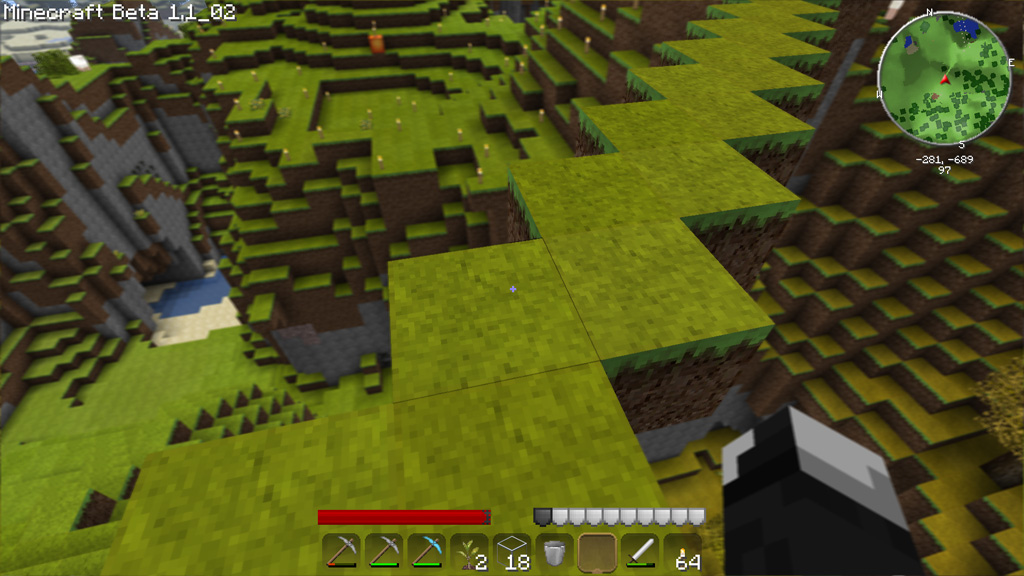Select the torch stack of 64
The image size is (1024, 576).
click(x=683, y=552)
